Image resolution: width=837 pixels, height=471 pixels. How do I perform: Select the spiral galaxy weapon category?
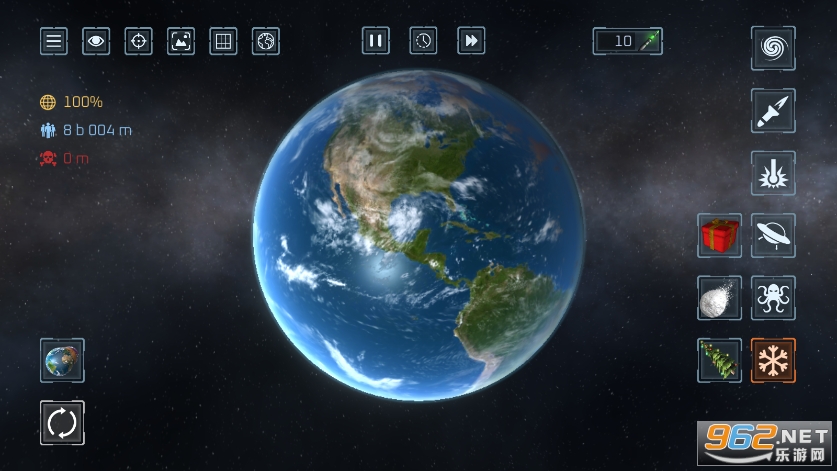773,48
